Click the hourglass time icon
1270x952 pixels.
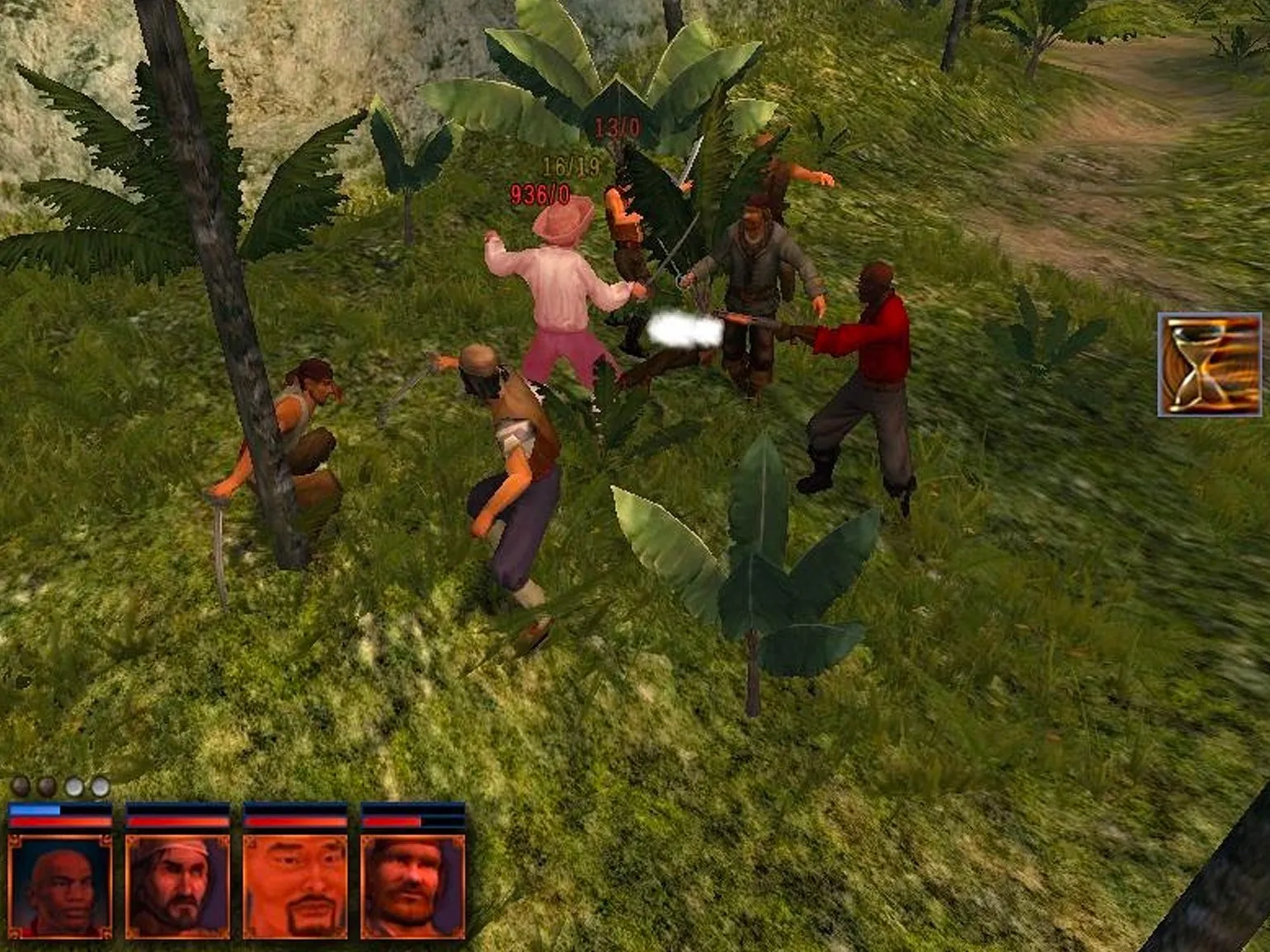[1209, 364]
